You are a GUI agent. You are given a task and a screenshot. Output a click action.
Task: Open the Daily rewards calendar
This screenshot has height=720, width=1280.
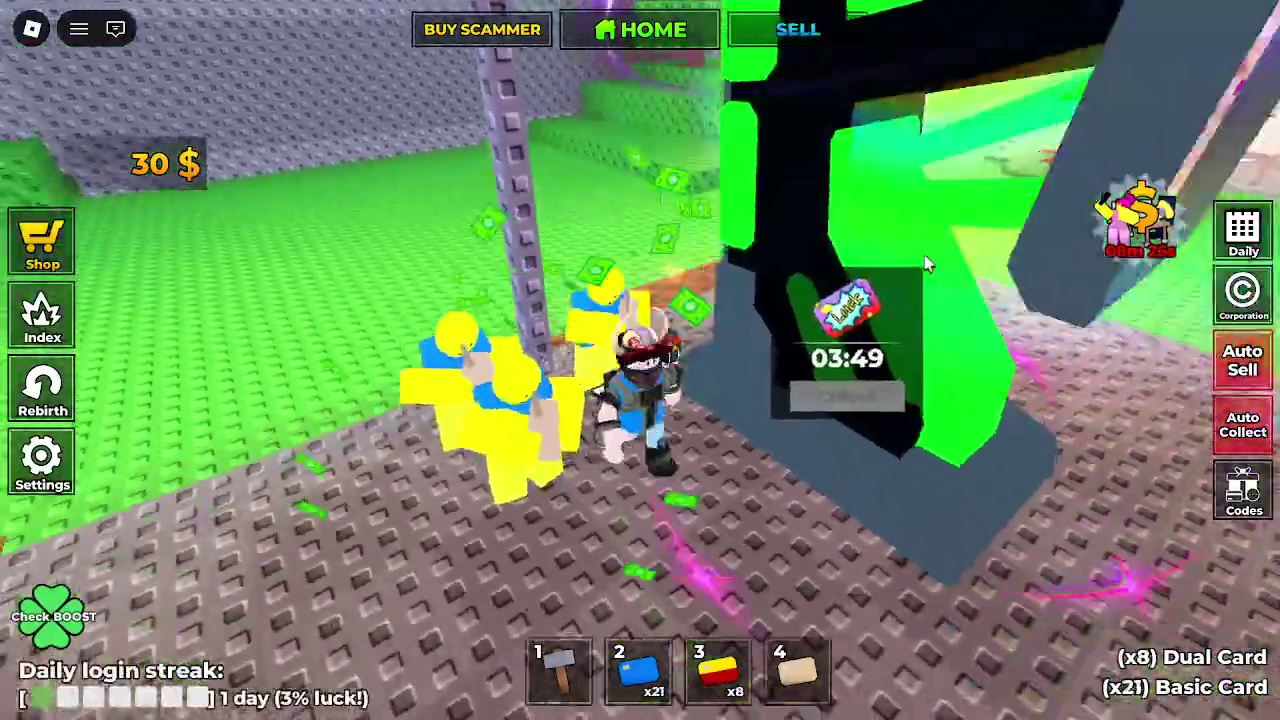[x=1243, y=232]
